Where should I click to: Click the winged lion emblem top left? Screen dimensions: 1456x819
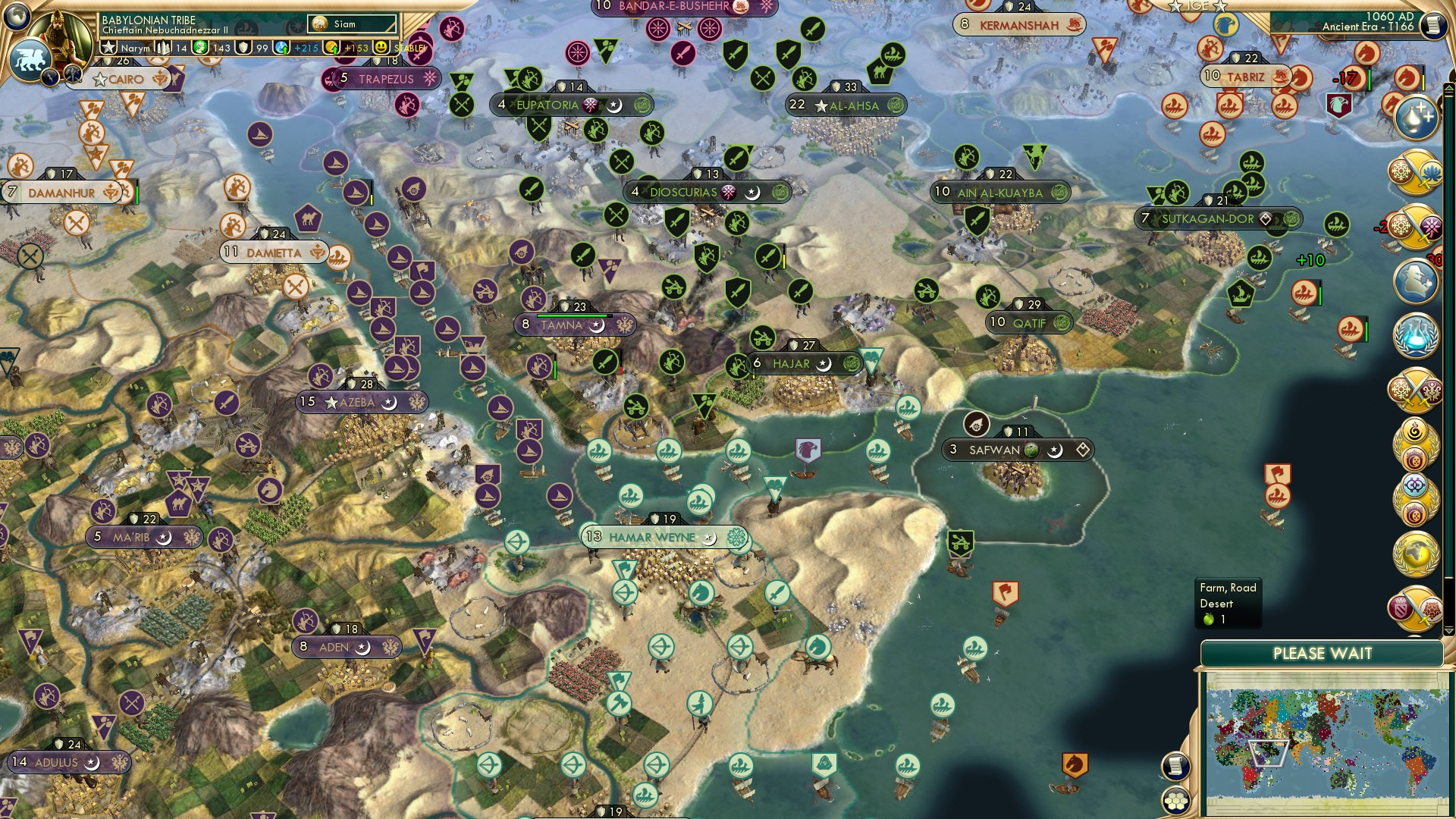pyautogui.click(x=31, y=58)
